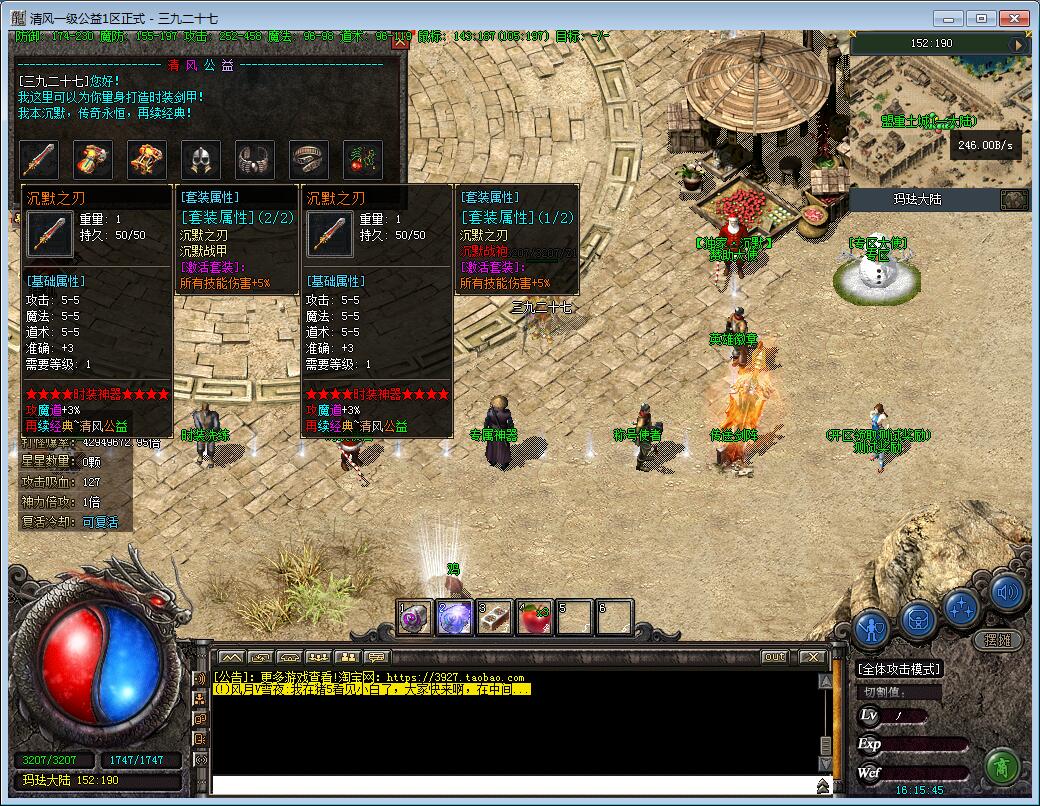Open the 摆摊 stall button
The width and height of the screenshot is (1040, 806).
997,640
